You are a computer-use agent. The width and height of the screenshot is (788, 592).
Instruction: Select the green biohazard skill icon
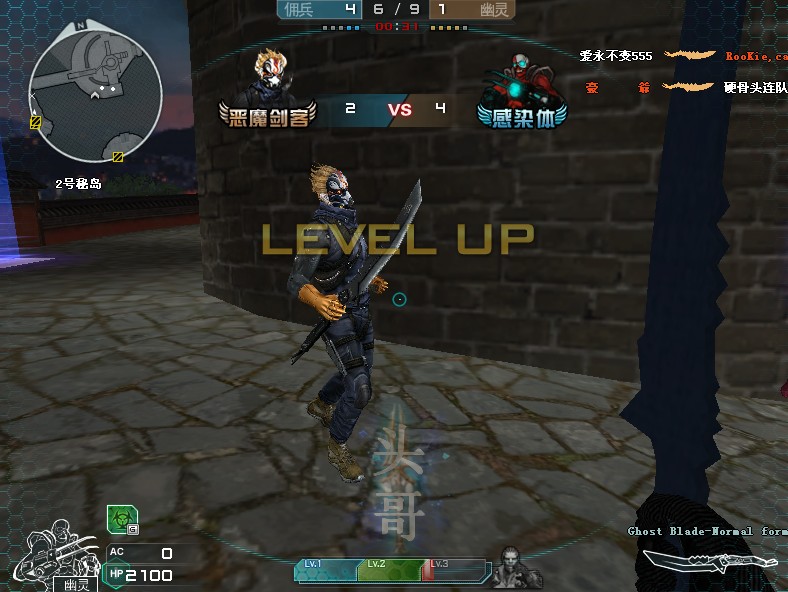click(x=118, y=519)
